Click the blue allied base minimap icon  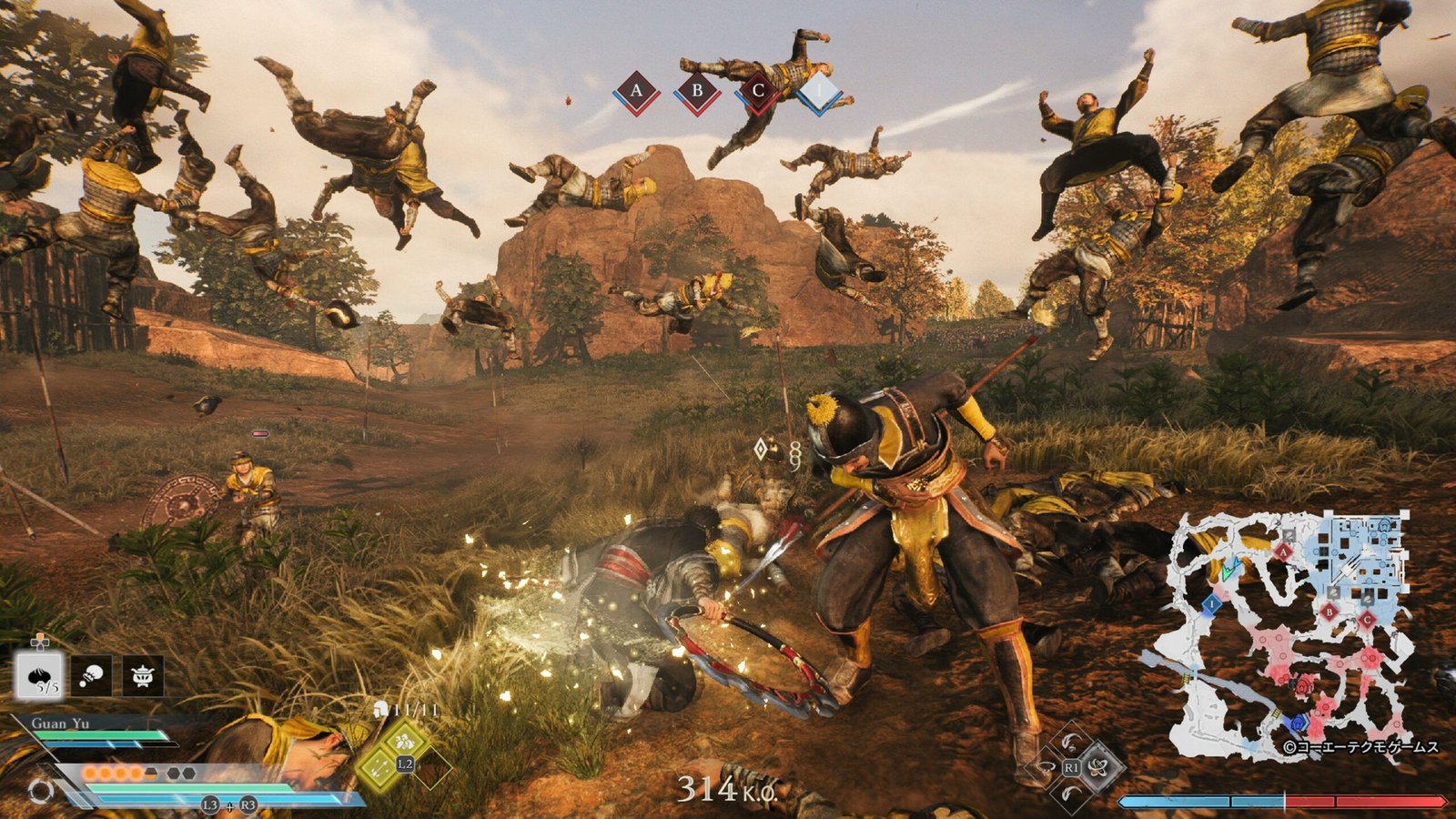point(1299,724)
